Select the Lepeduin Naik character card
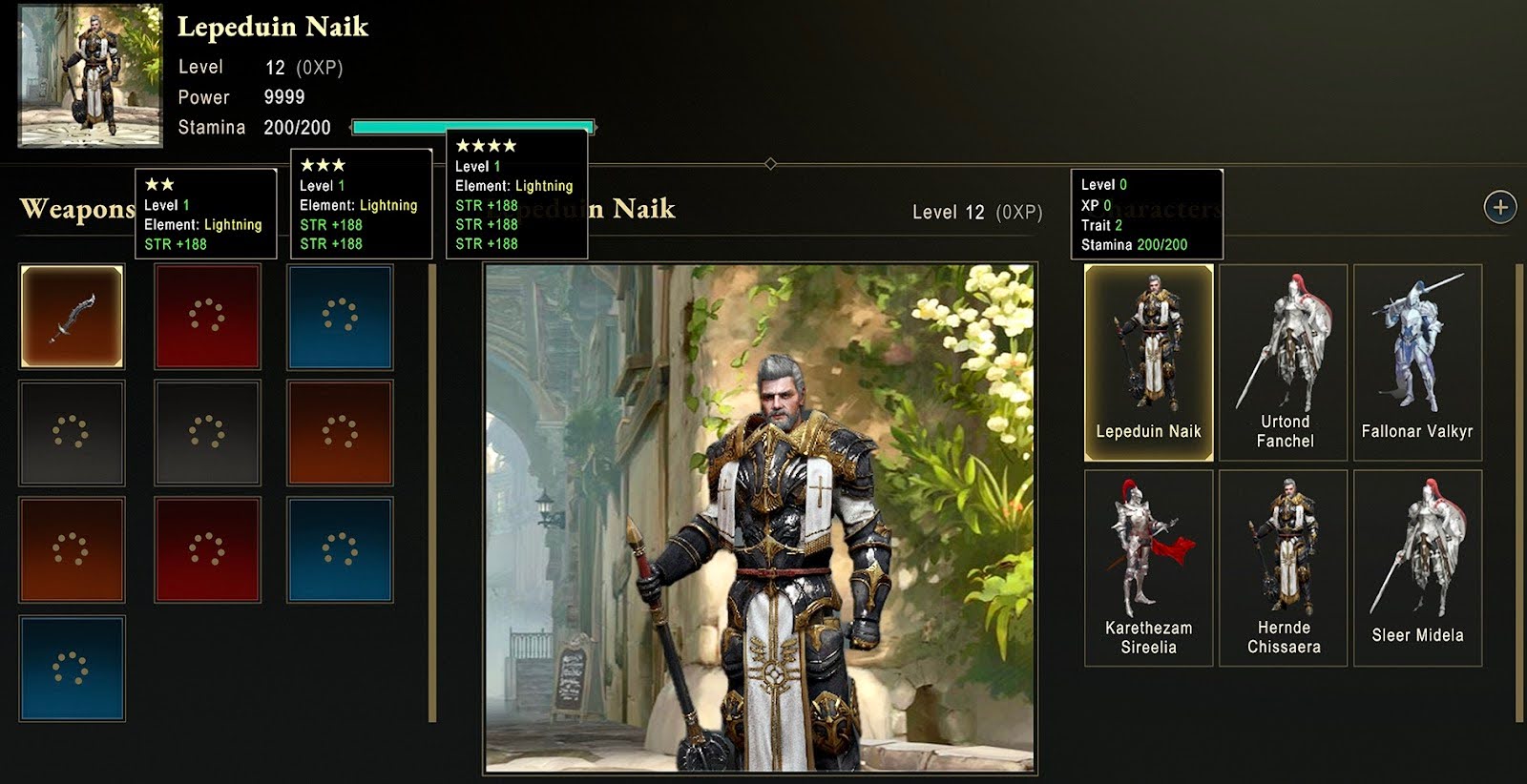The height and width of the screenshot is (784, 1527). tap(1148, 362)
